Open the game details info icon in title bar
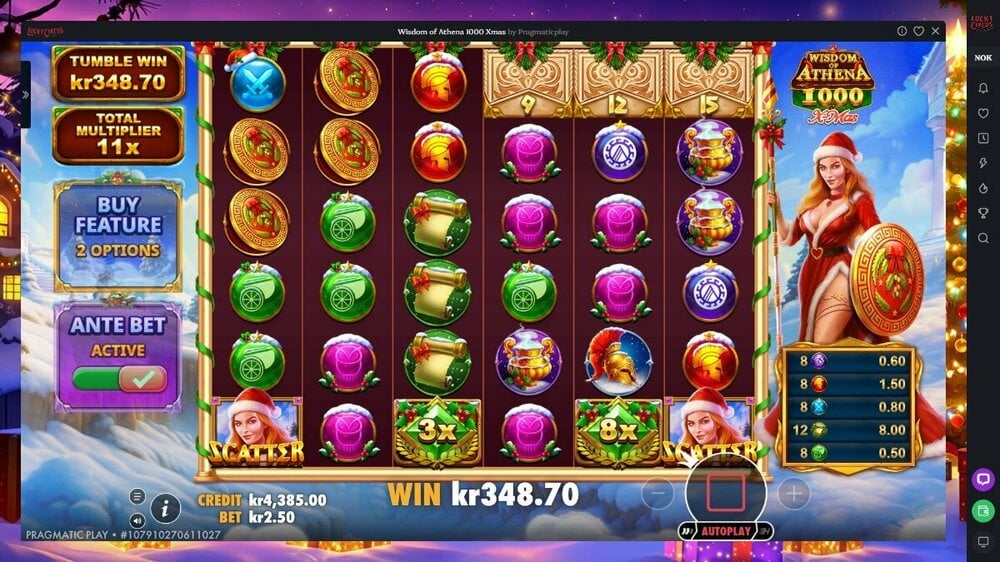 point(902,31)
